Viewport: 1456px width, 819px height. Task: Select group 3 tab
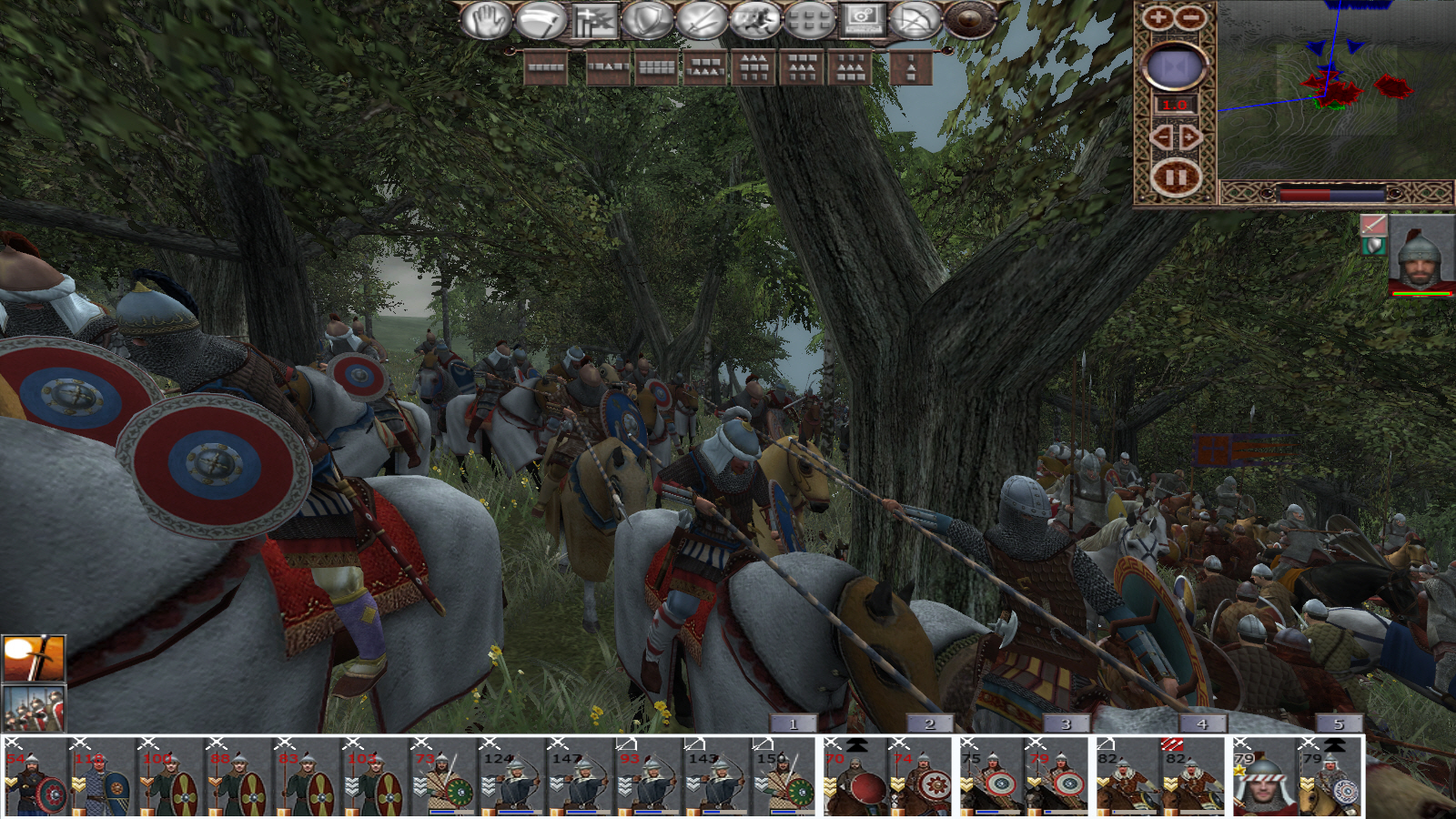point(1066,723)
